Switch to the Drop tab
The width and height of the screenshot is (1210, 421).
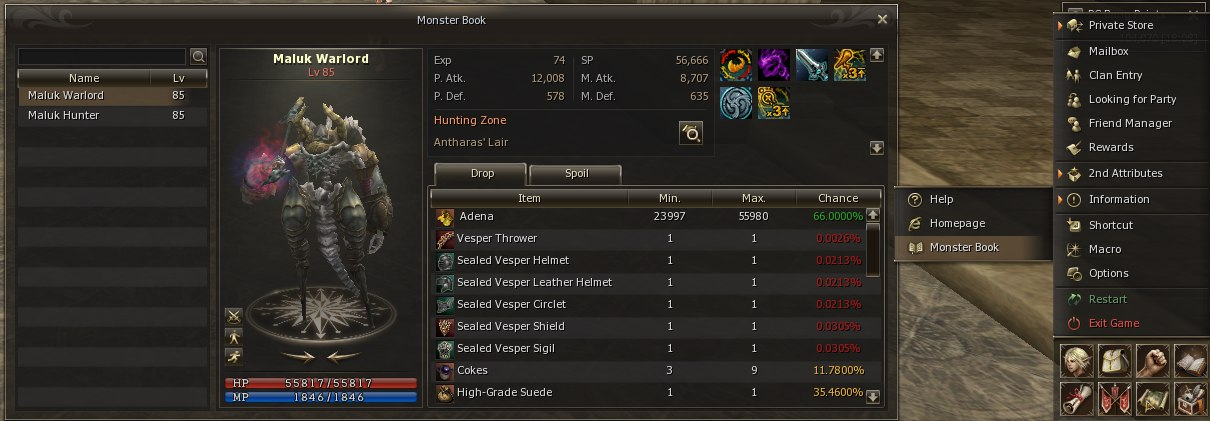tap(484, 173)
